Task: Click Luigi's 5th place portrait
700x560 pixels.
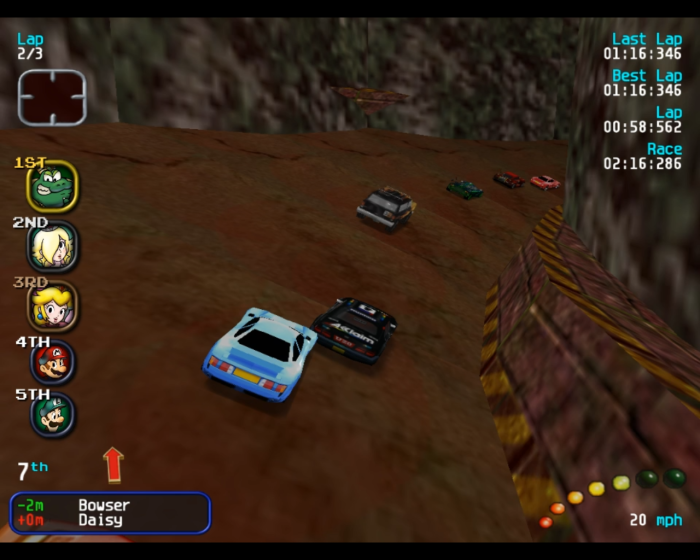Action: [53, 415]
